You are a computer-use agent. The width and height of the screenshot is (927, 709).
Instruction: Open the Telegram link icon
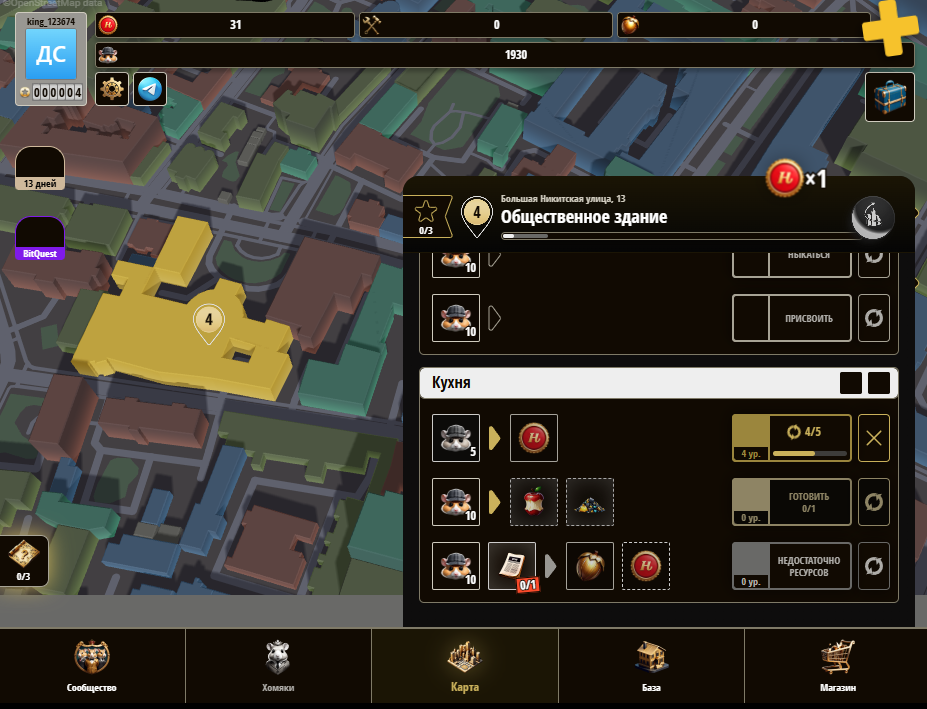click(x=150, y=89)
